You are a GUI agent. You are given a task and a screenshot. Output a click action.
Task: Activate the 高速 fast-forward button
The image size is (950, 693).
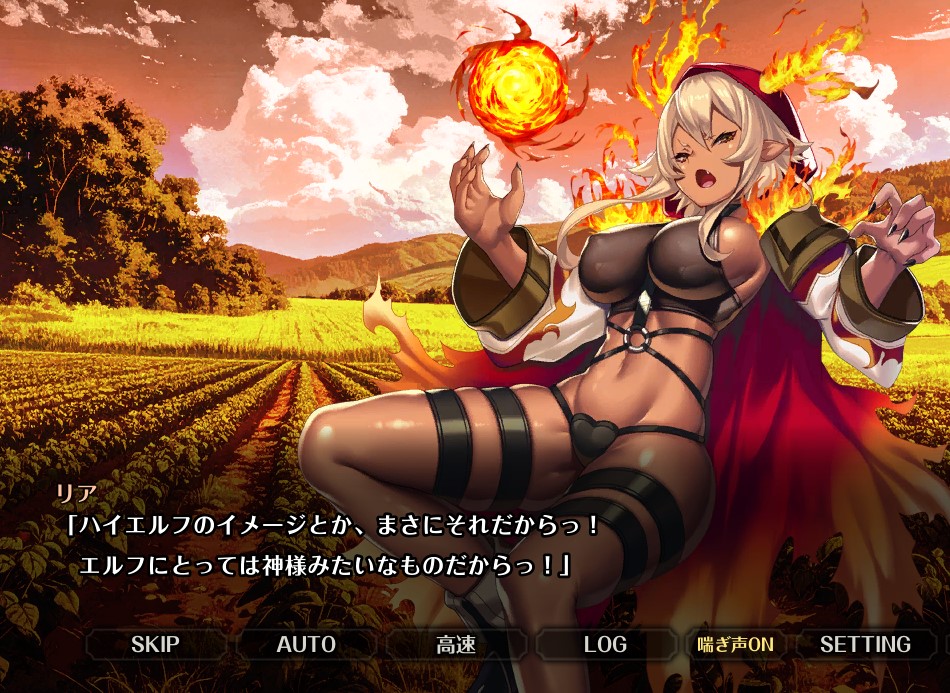pyautogui.click(x=455, y=644)
